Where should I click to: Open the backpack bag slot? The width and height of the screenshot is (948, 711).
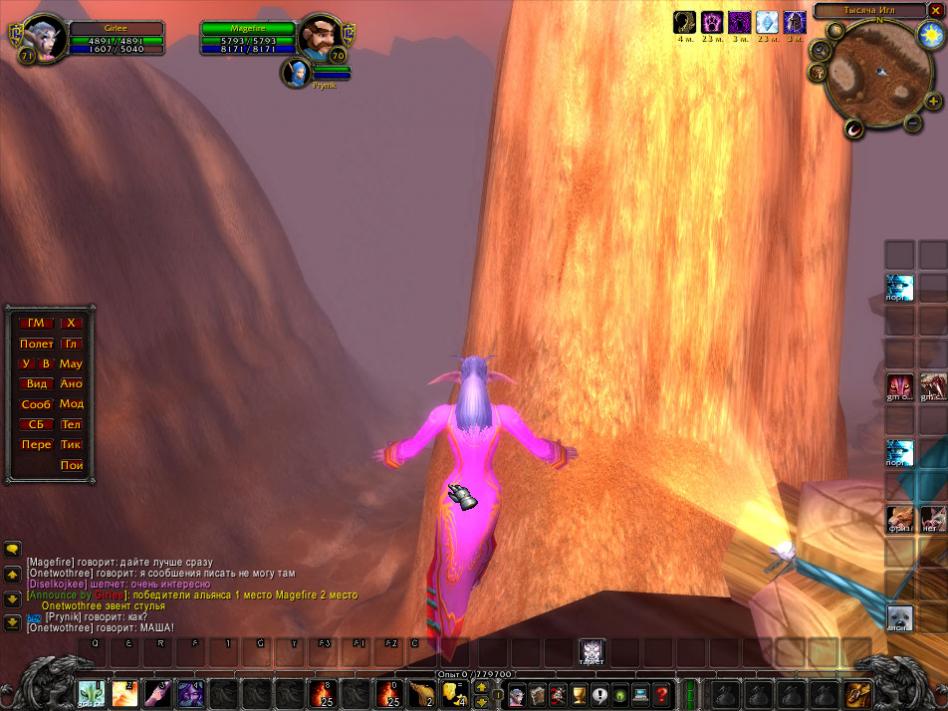[x=857, y=694]
